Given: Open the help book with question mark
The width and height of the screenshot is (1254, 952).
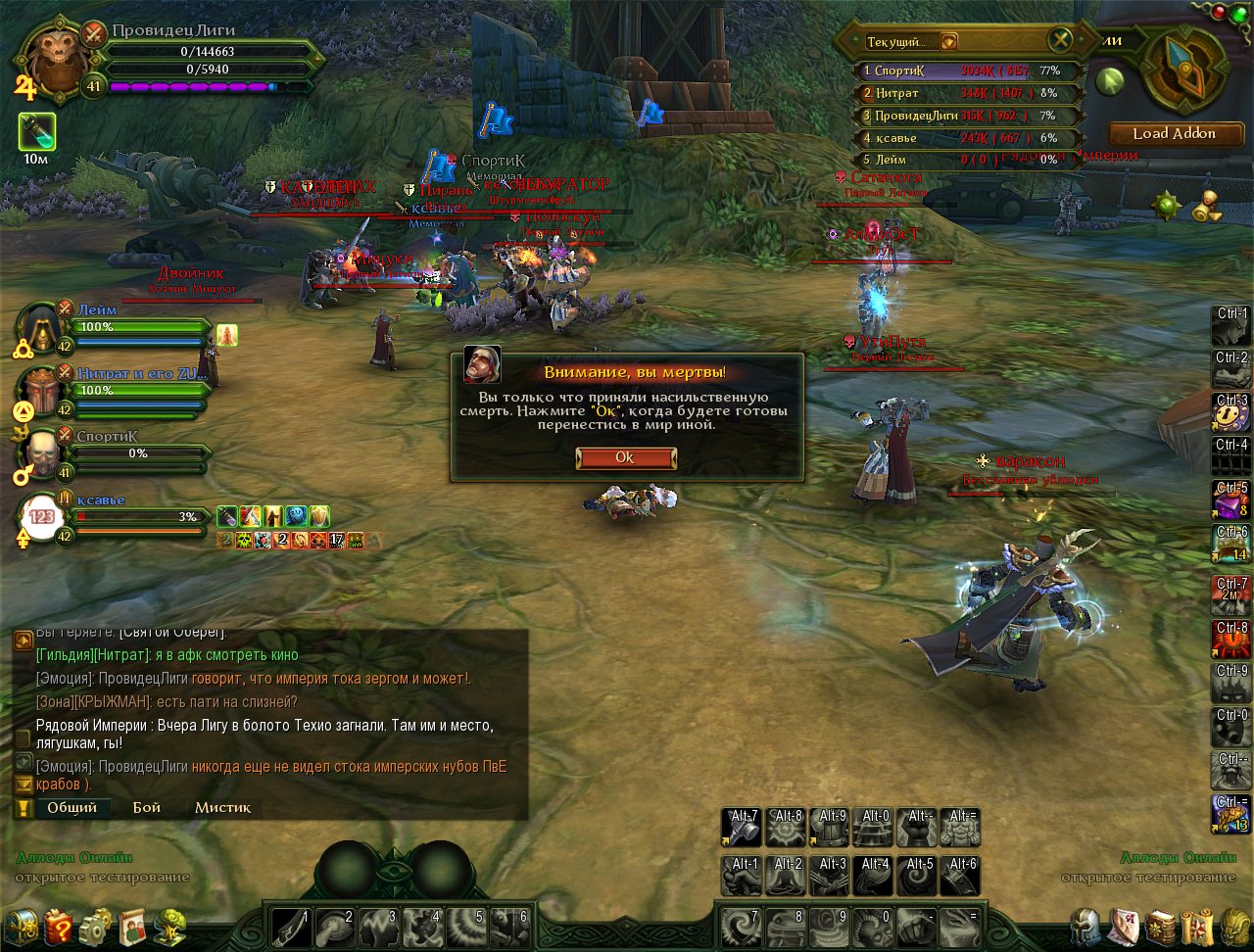Looking at the screenshot, I should 58,926.
